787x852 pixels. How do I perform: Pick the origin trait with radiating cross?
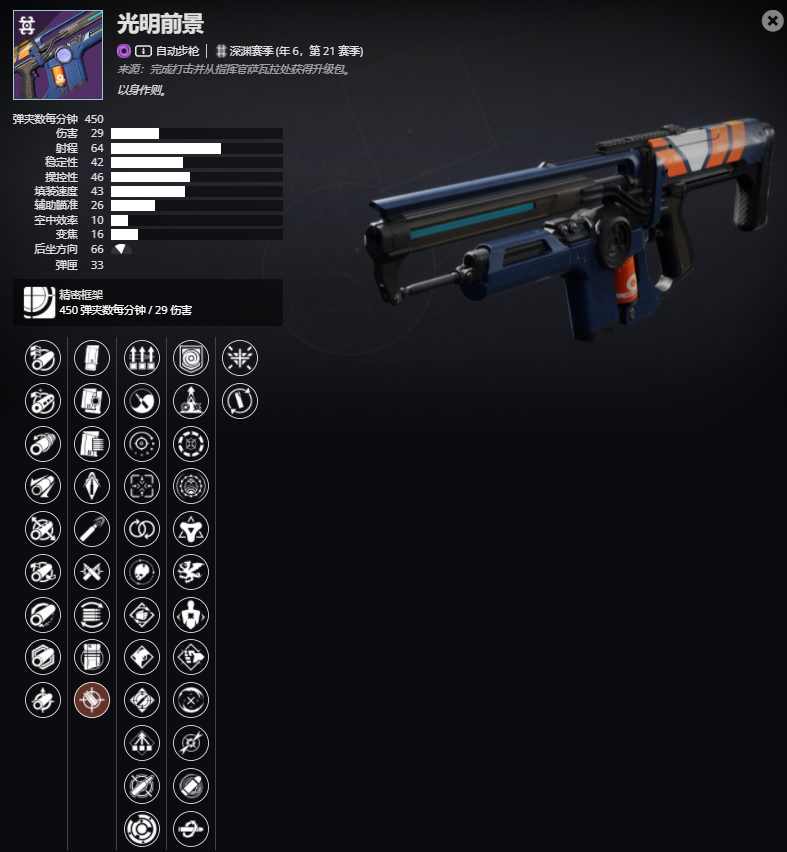click(240, 357)
